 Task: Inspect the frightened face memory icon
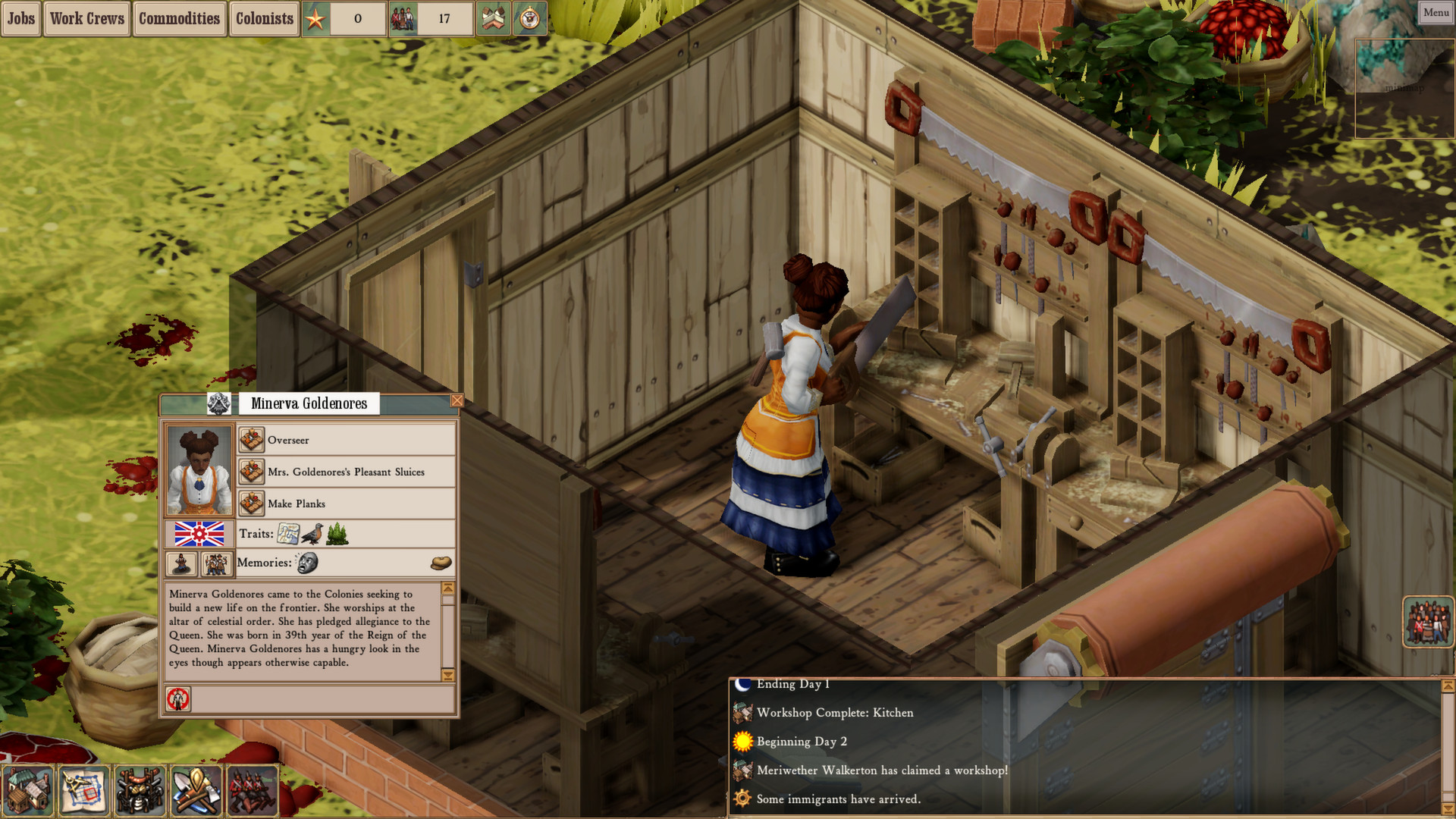307,563
